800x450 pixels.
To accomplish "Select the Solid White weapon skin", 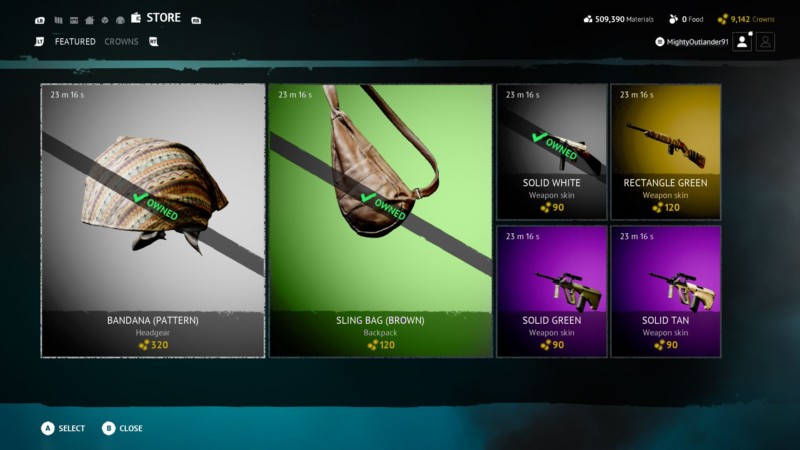I will point(551,152).
